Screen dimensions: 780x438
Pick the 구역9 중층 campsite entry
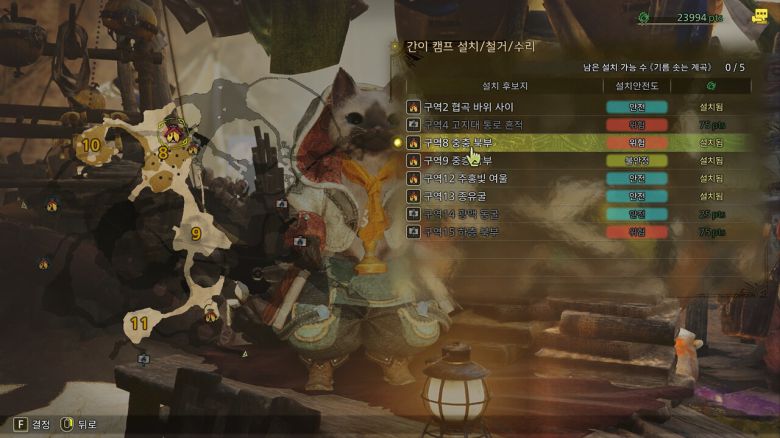pyautogui.click(x=468, y=160)
